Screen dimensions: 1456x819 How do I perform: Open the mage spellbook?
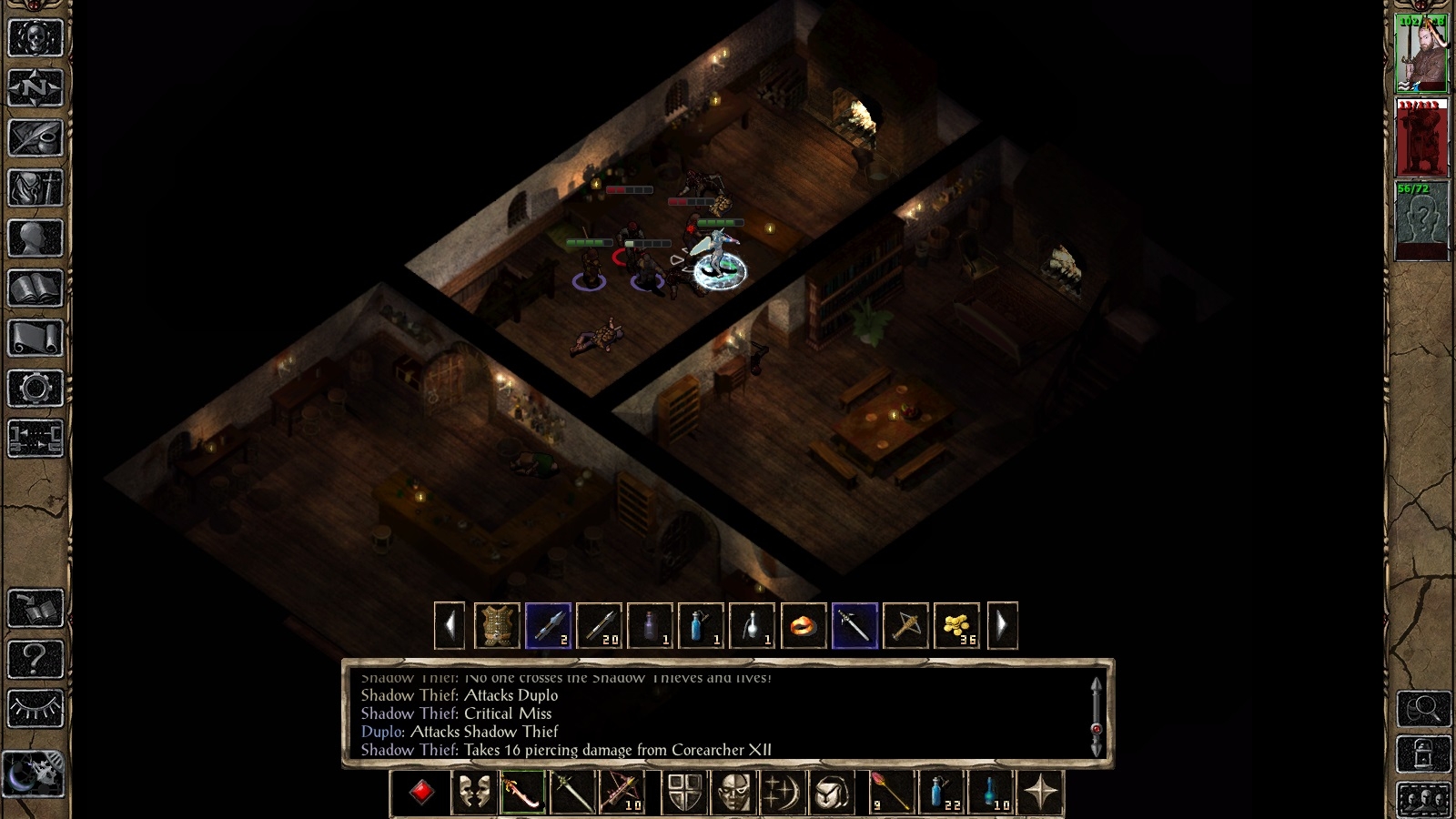coord(35,288)
